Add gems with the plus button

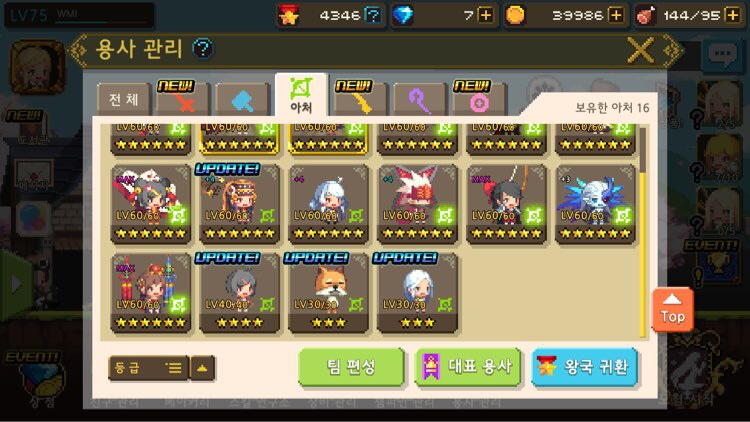[x=485, y=15]
